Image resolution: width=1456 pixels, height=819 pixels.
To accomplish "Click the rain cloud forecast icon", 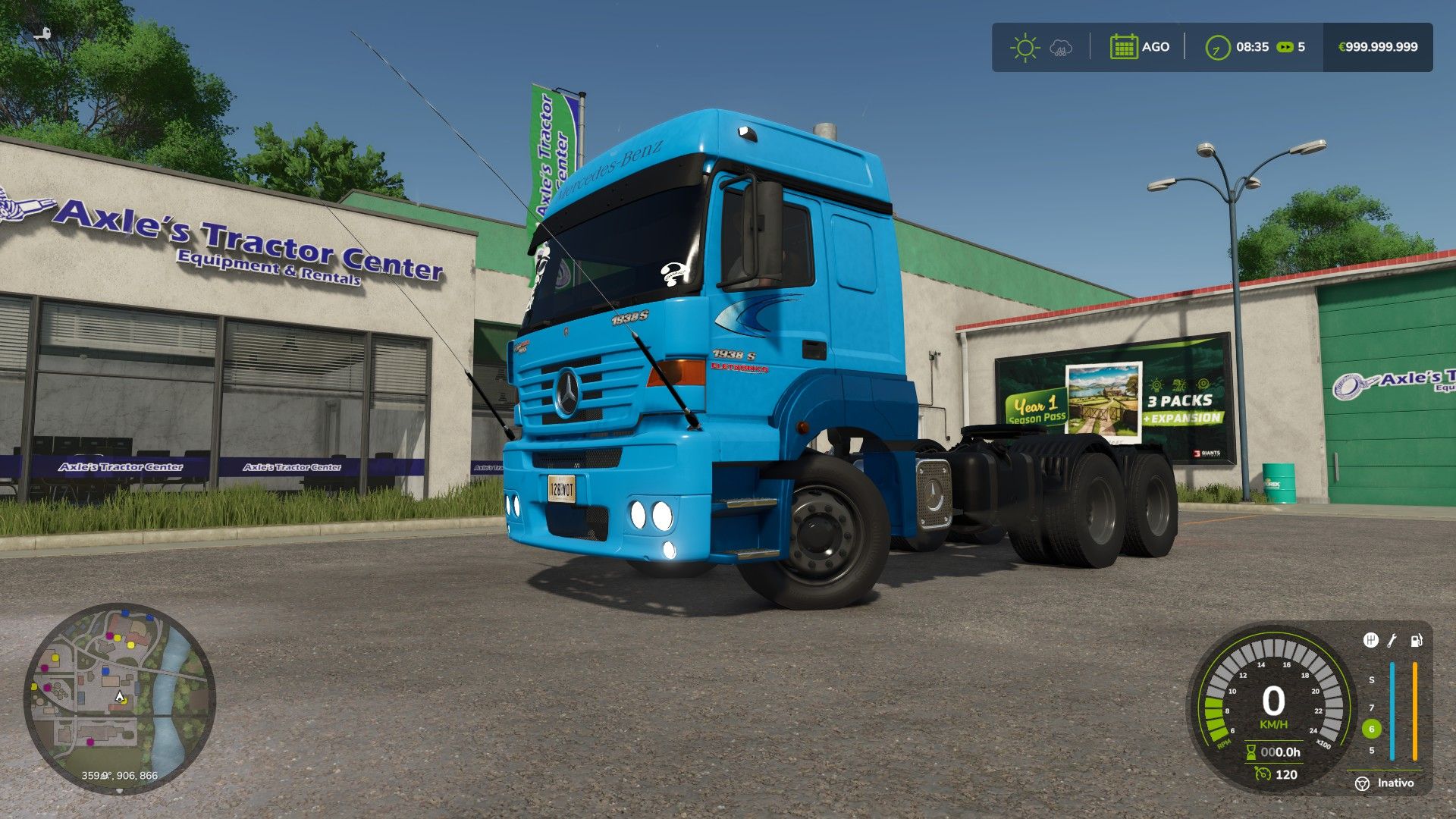I will 1060,49.
